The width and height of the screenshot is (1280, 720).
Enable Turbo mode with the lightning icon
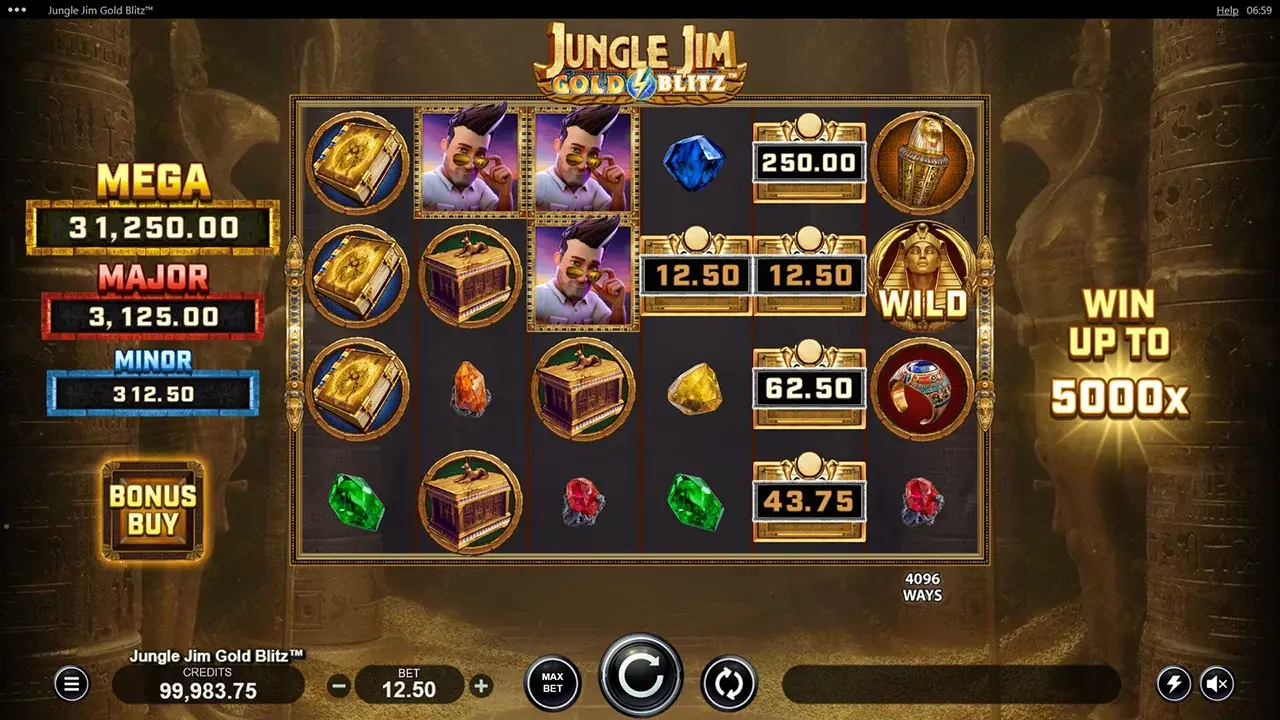(1173, 682)
